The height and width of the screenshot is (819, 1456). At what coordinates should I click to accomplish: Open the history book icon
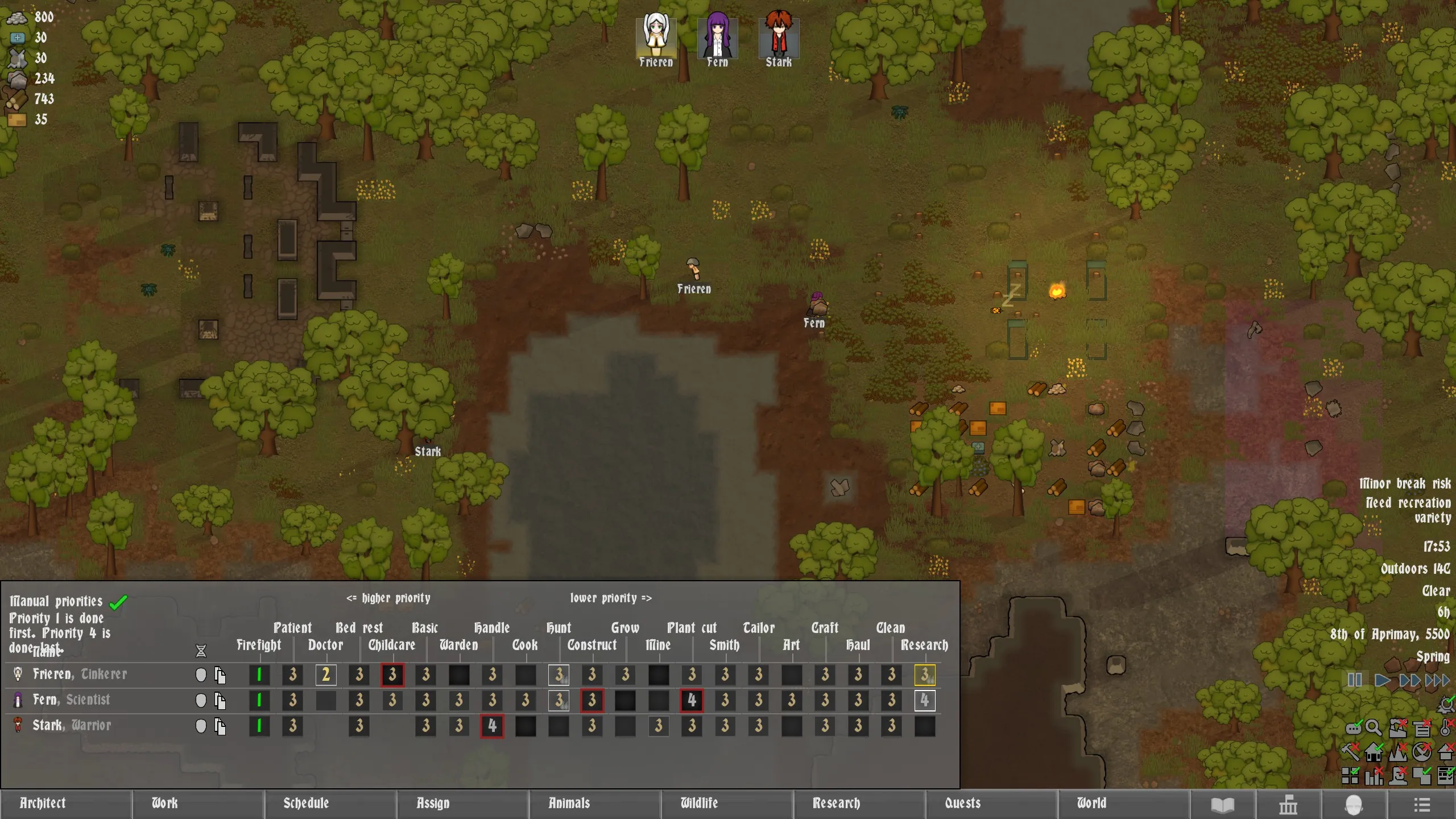click(x=1222, y=805)
